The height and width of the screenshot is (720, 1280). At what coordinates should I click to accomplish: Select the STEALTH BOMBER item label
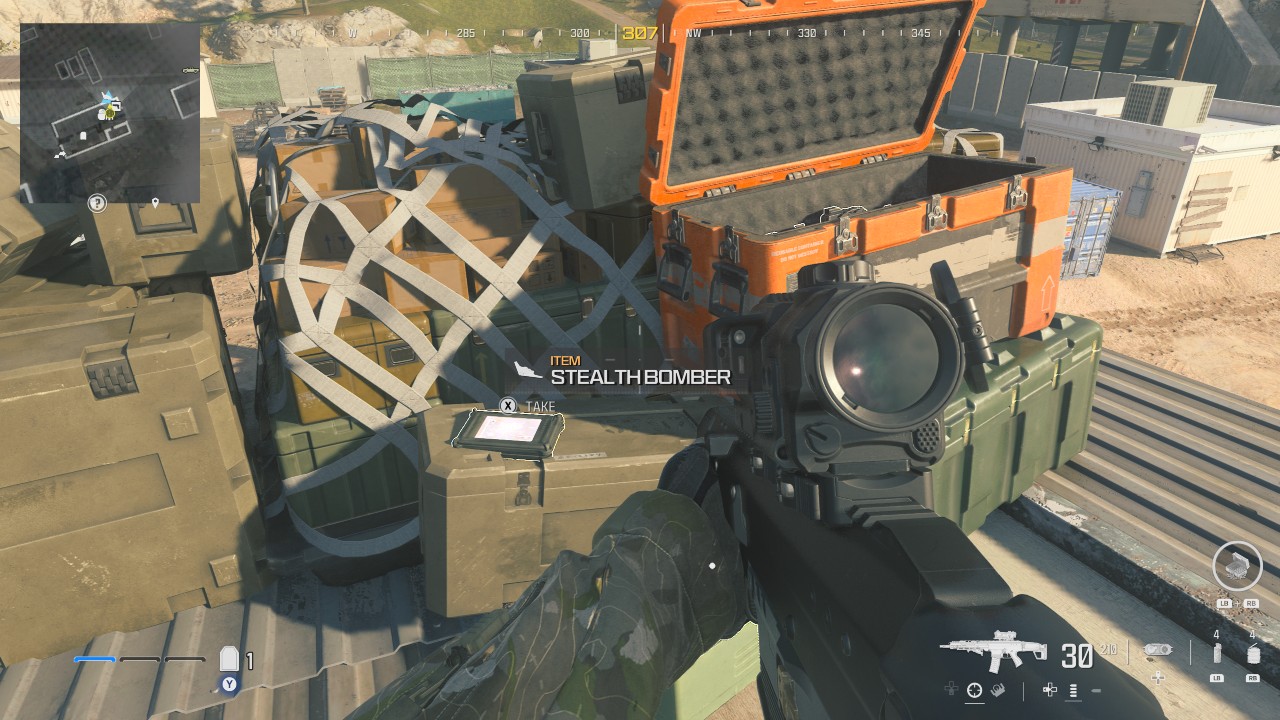click(640, 378)
